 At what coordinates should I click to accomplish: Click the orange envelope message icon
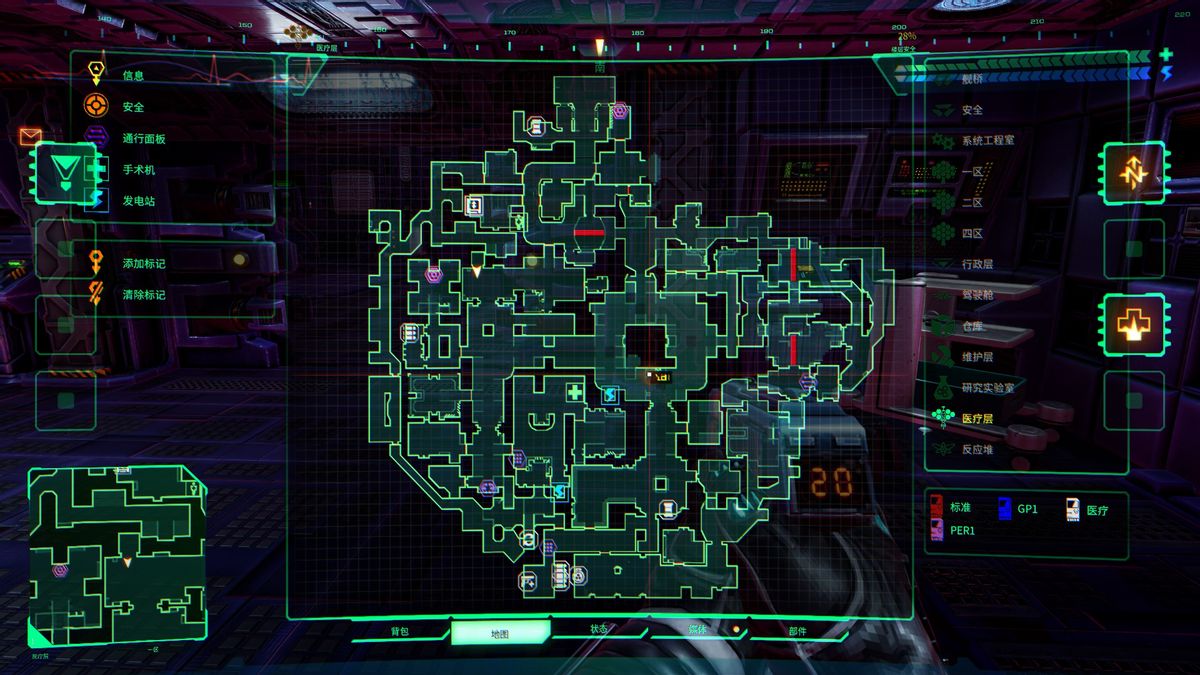tap(30, 136)
